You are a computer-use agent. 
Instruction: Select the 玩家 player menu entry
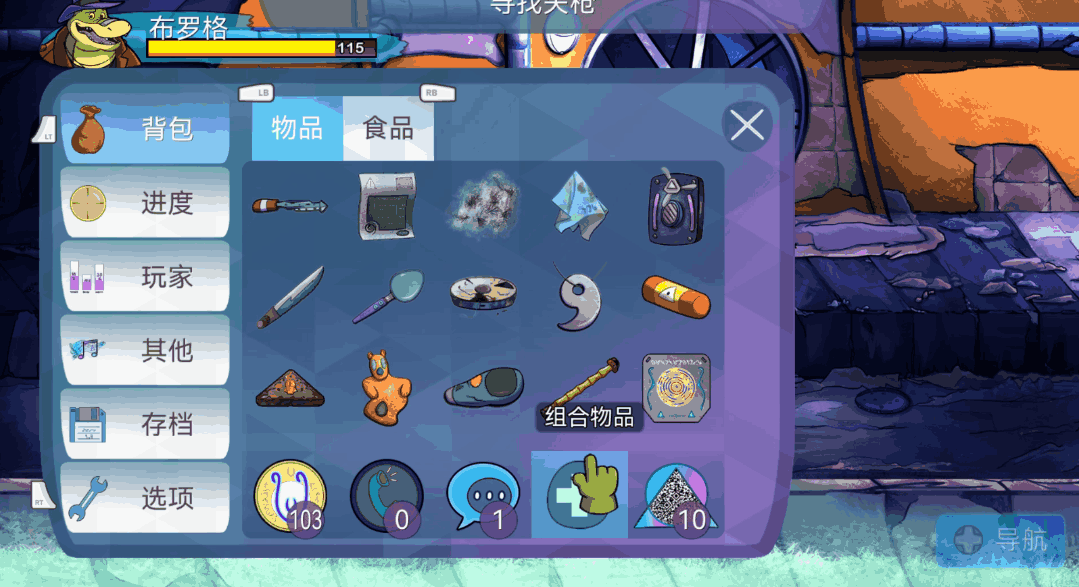[x=145, y=277]
